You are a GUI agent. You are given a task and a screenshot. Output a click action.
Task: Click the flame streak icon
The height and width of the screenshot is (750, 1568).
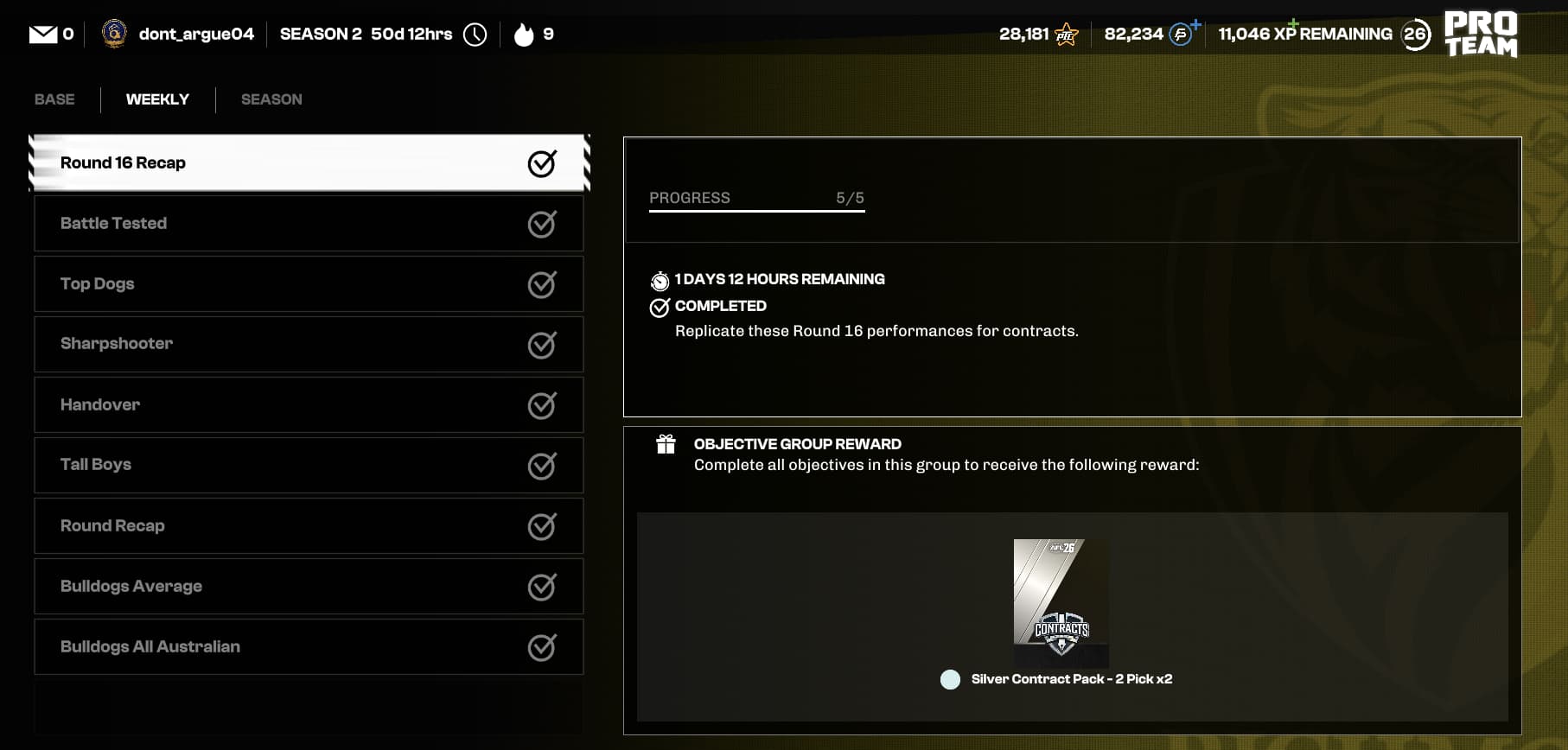[x=524, y=35]
